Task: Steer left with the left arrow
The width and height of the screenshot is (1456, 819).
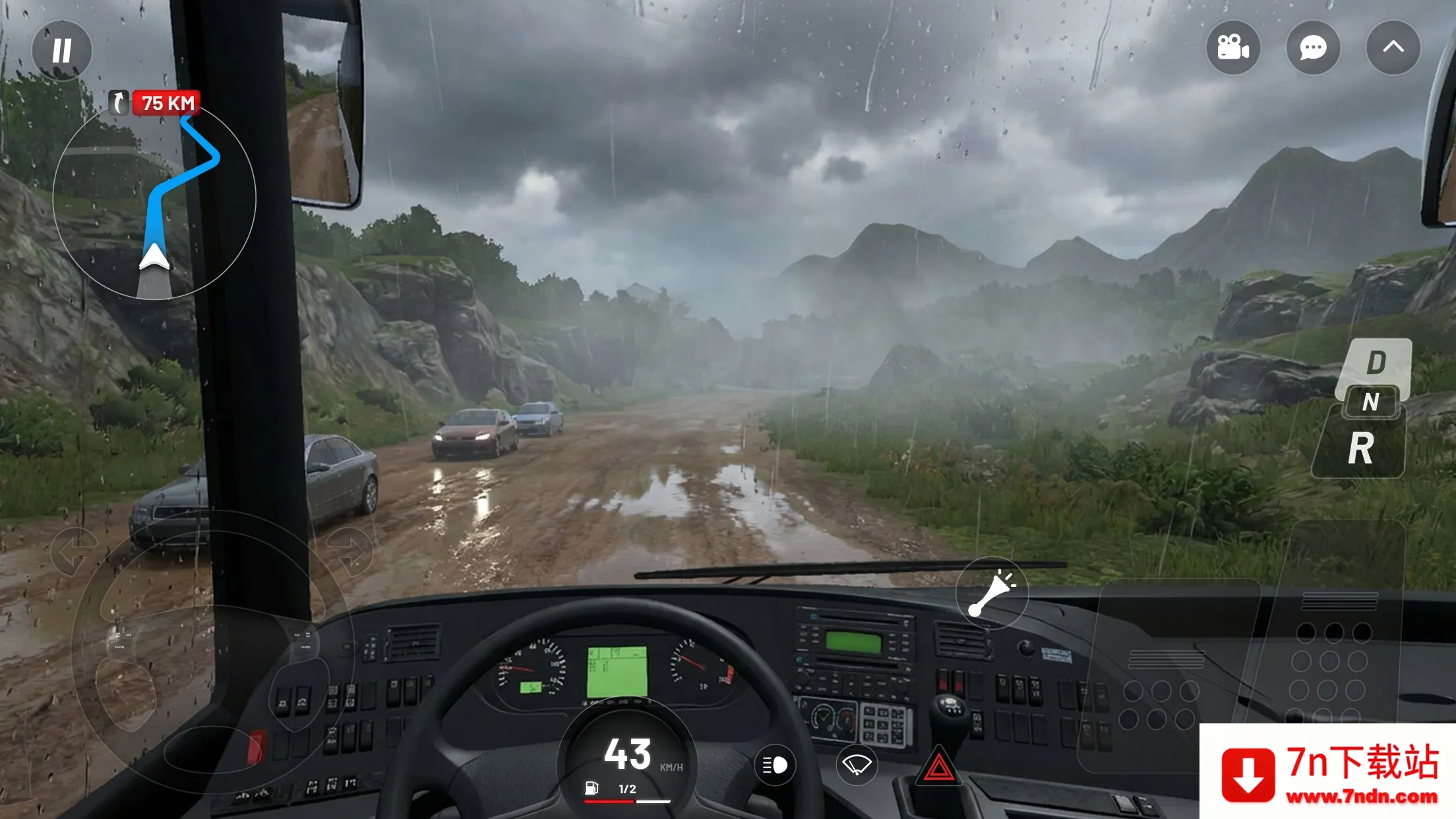Action: 75,551
